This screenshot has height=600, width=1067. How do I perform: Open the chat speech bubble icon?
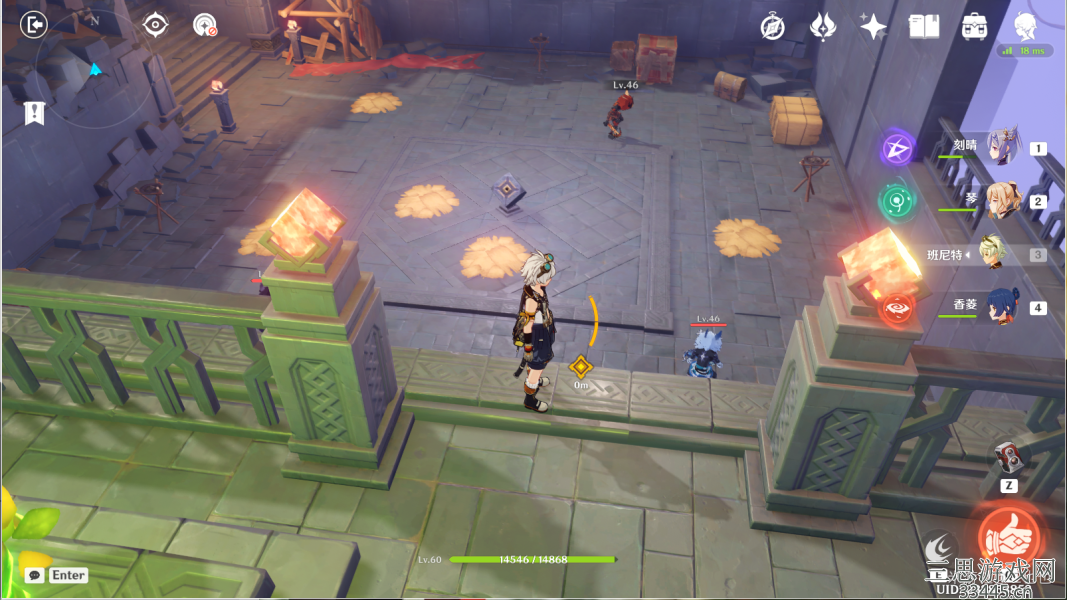click(x=35, y=575)
